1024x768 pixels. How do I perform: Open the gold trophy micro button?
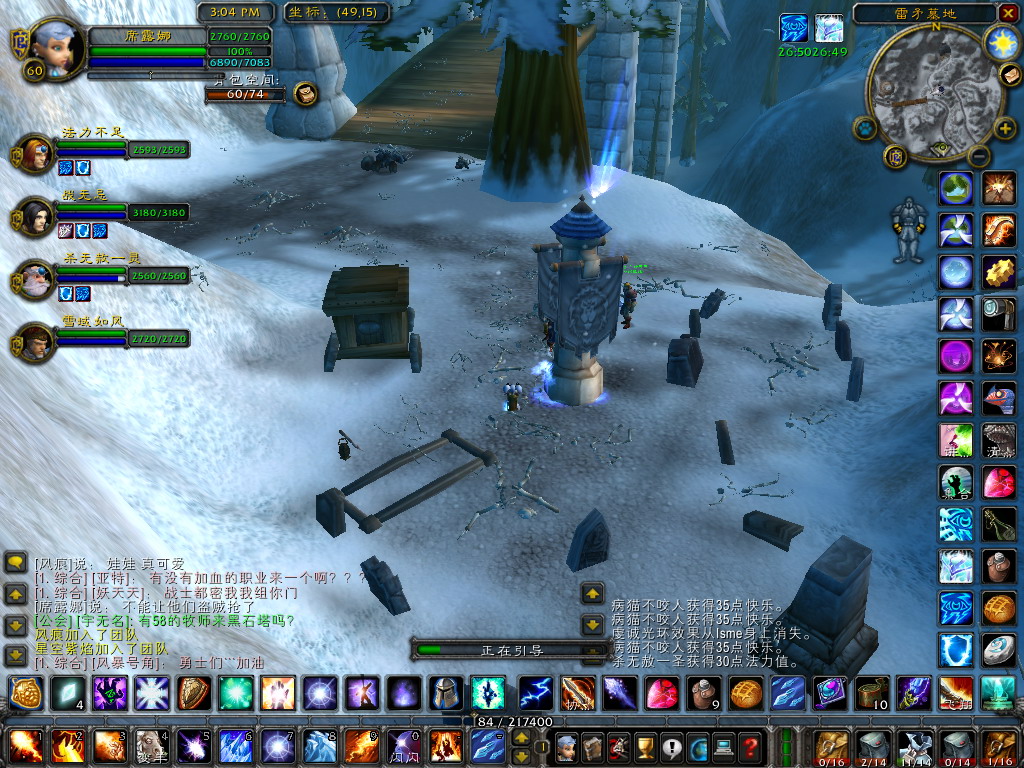tap(645, 746)
